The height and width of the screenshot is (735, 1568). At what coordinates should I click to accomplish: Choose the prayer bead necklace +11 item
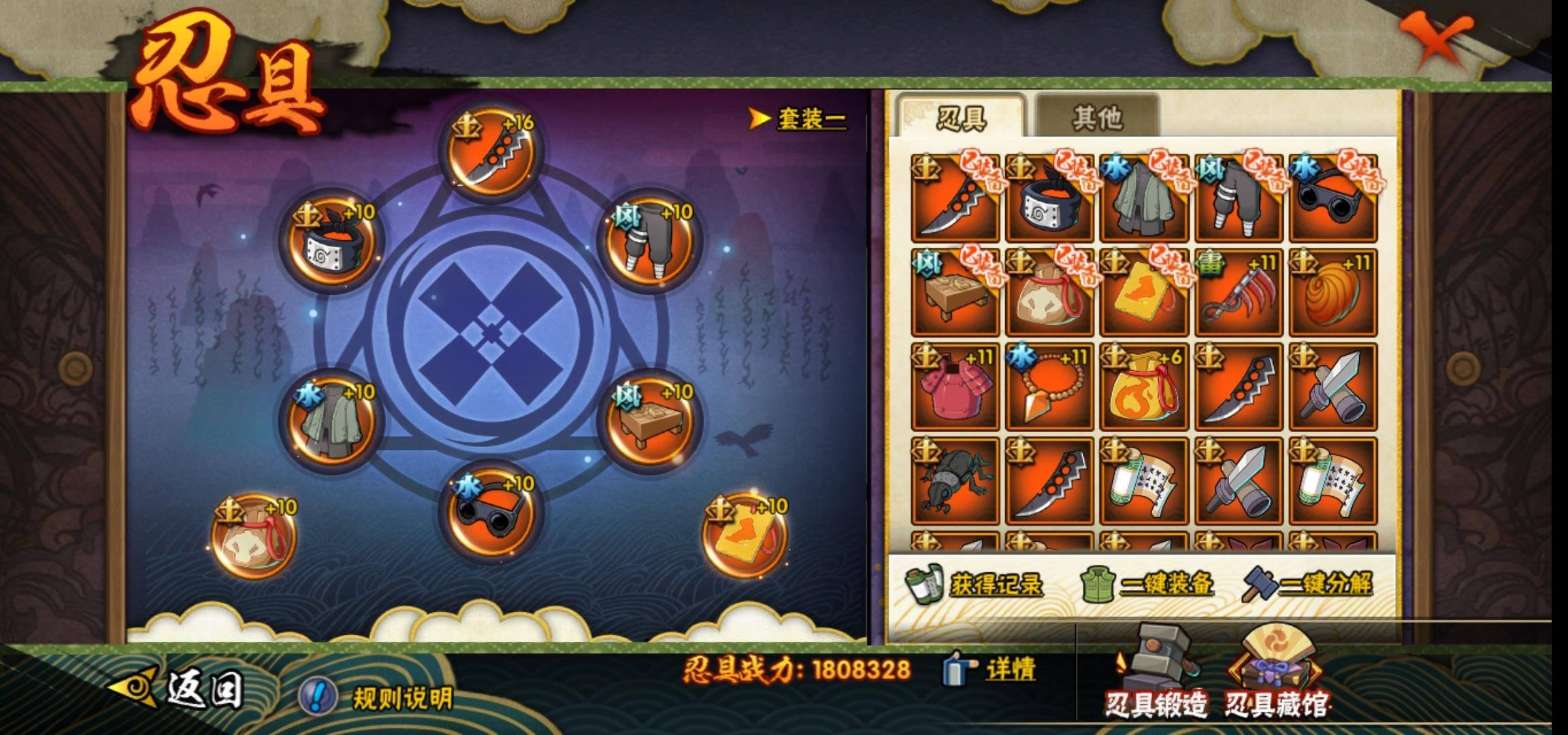click(x=1049, y=387)
